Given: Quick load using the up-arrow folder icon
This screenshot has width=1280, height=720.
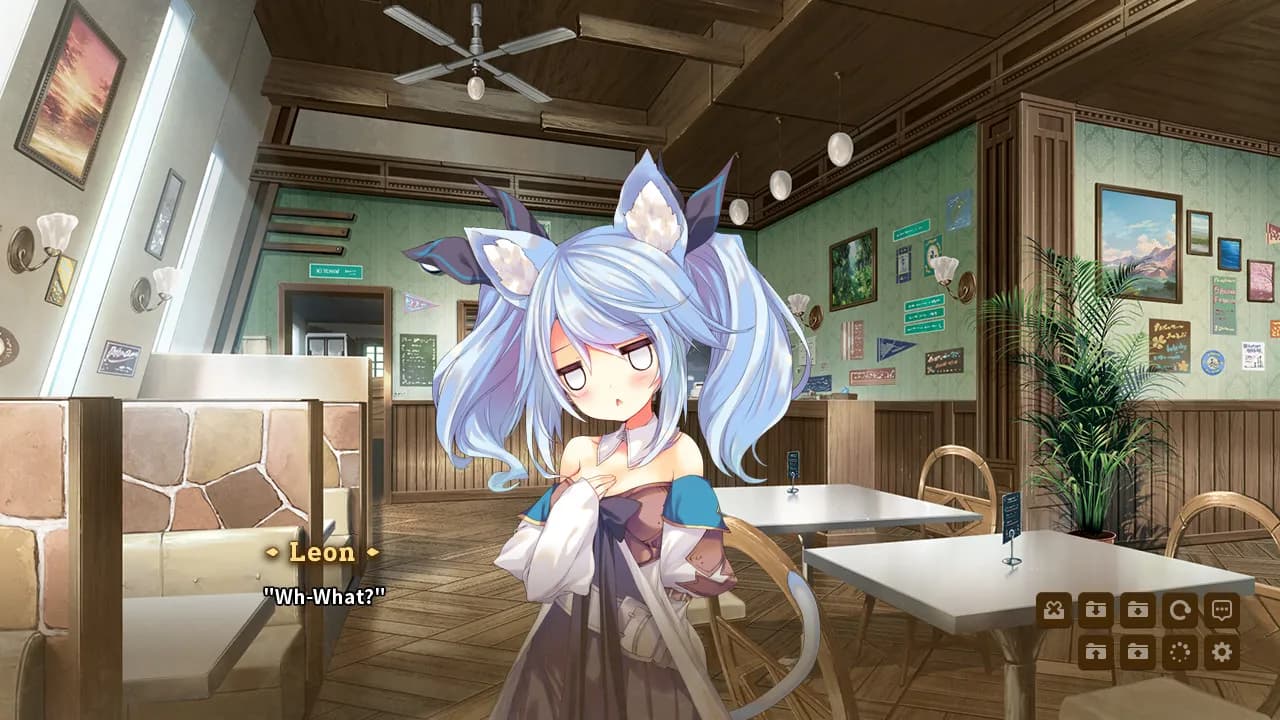Looking at the screenshot, I should [1096, 650].
